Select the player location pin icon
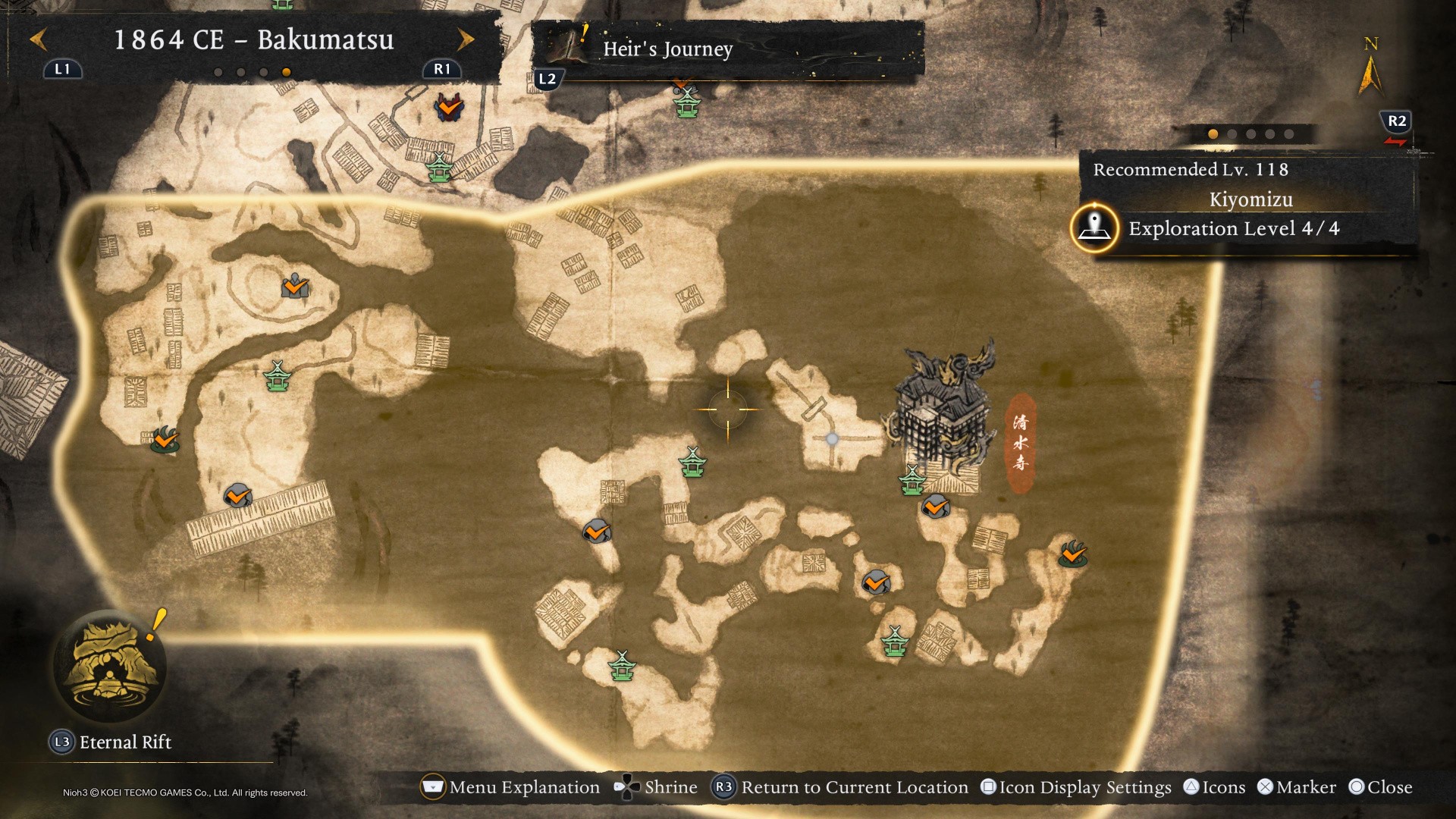The image size is (1456, 819). point(1094,227)
